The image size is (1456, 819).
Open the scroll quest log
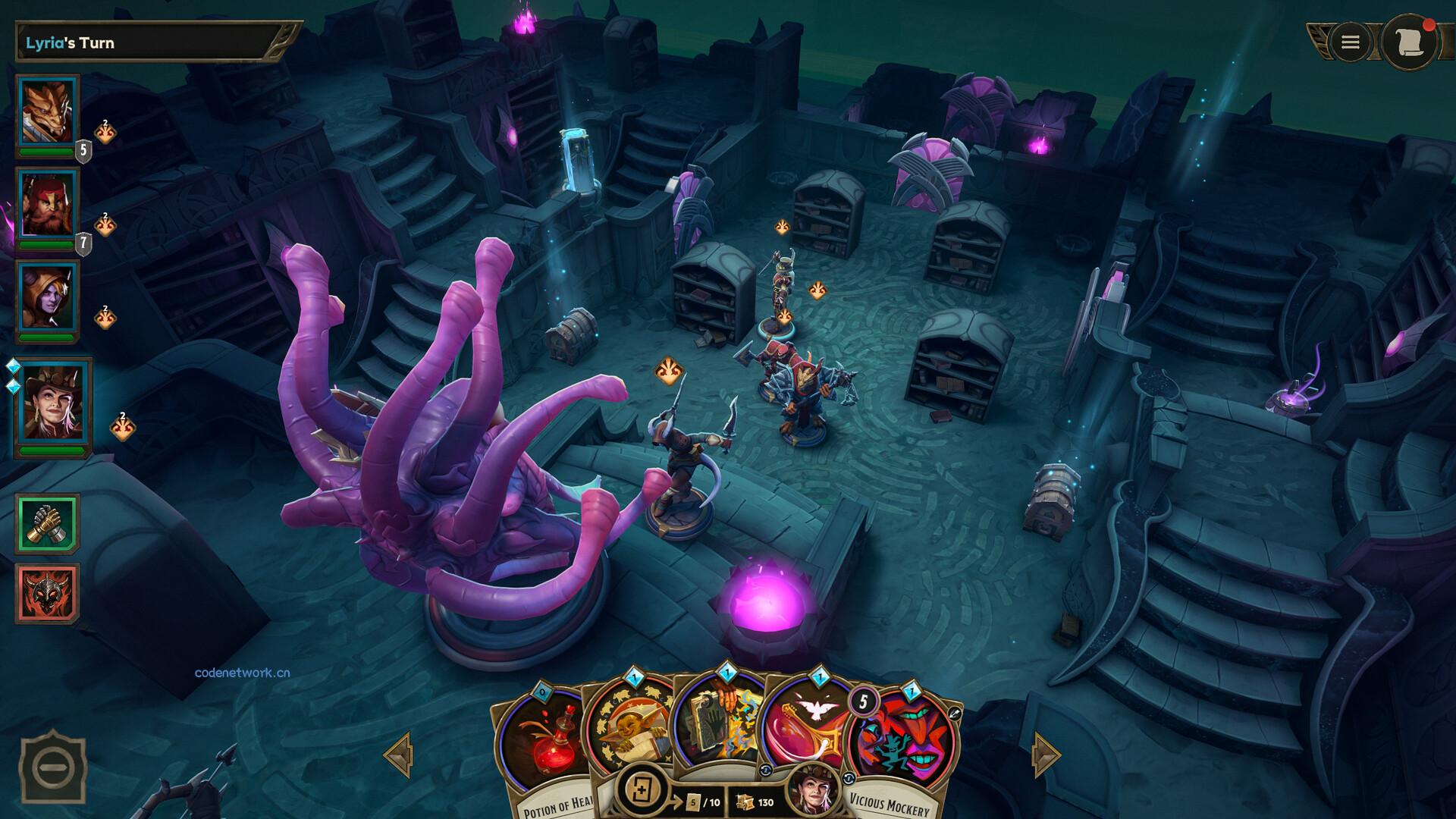(1409, 42)
